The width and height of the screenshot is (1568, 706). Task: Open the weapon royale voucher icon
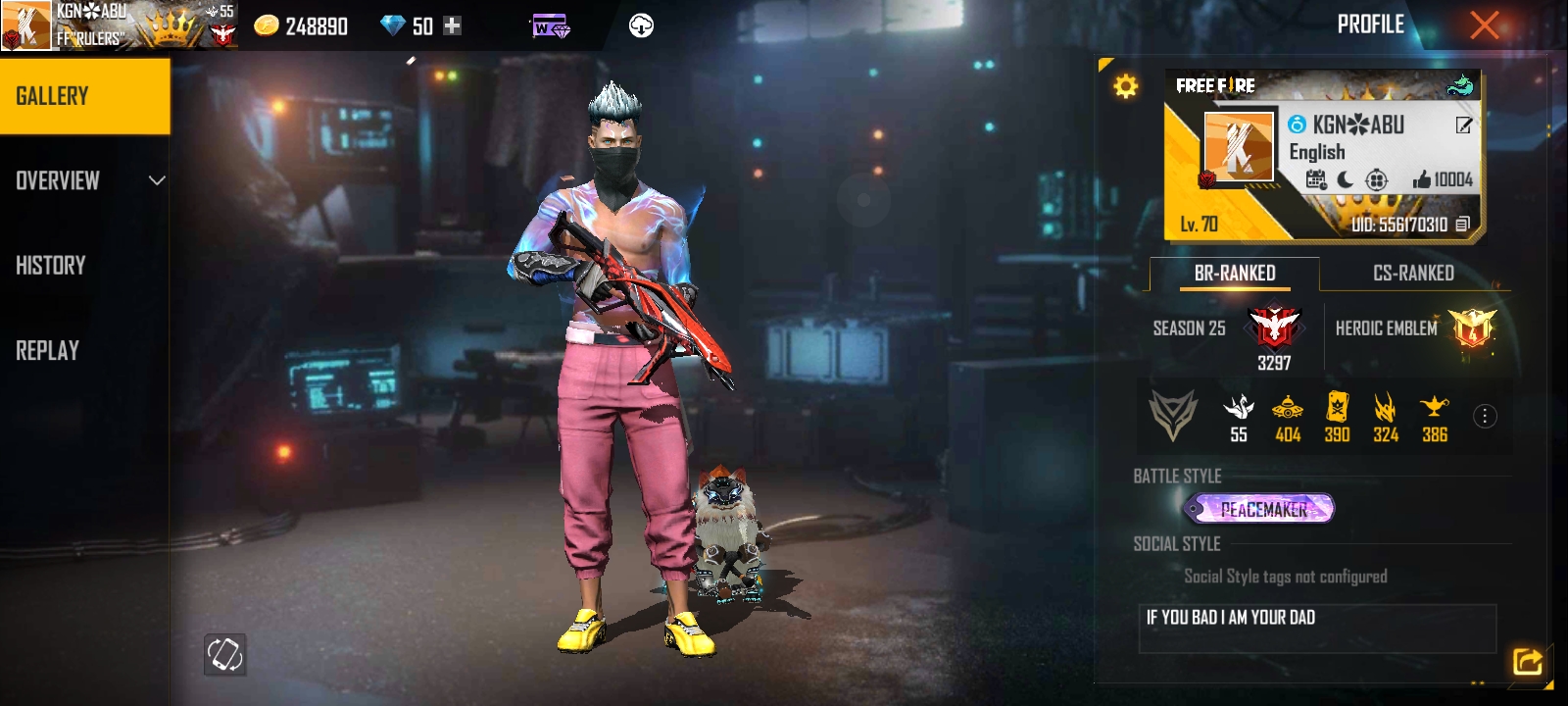coord(550,27)
